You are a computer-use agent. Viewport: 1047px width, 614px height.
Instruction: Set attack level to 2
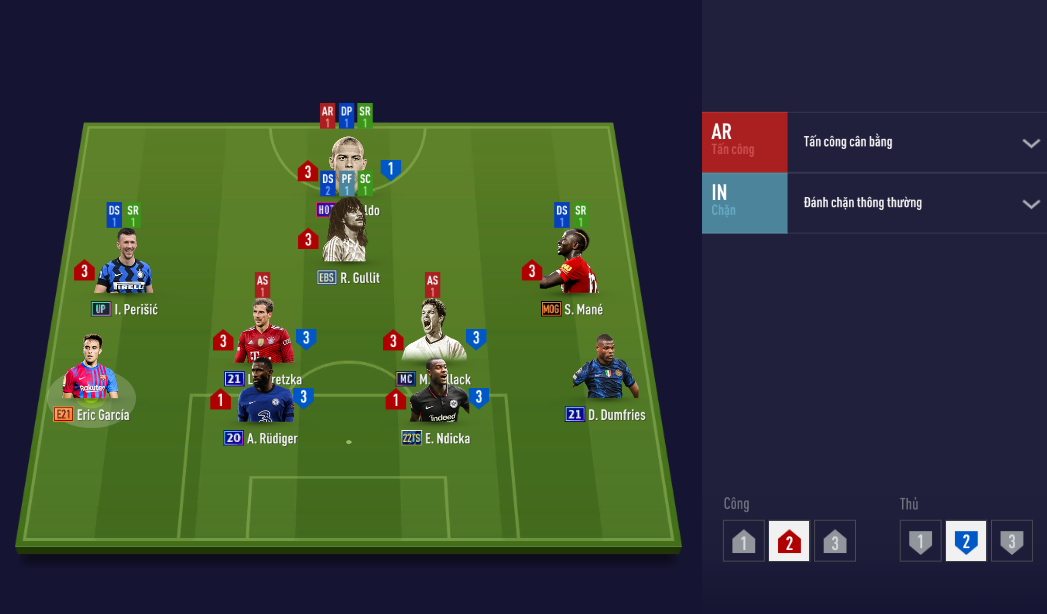pyautogui.click(x=789, y=542)
